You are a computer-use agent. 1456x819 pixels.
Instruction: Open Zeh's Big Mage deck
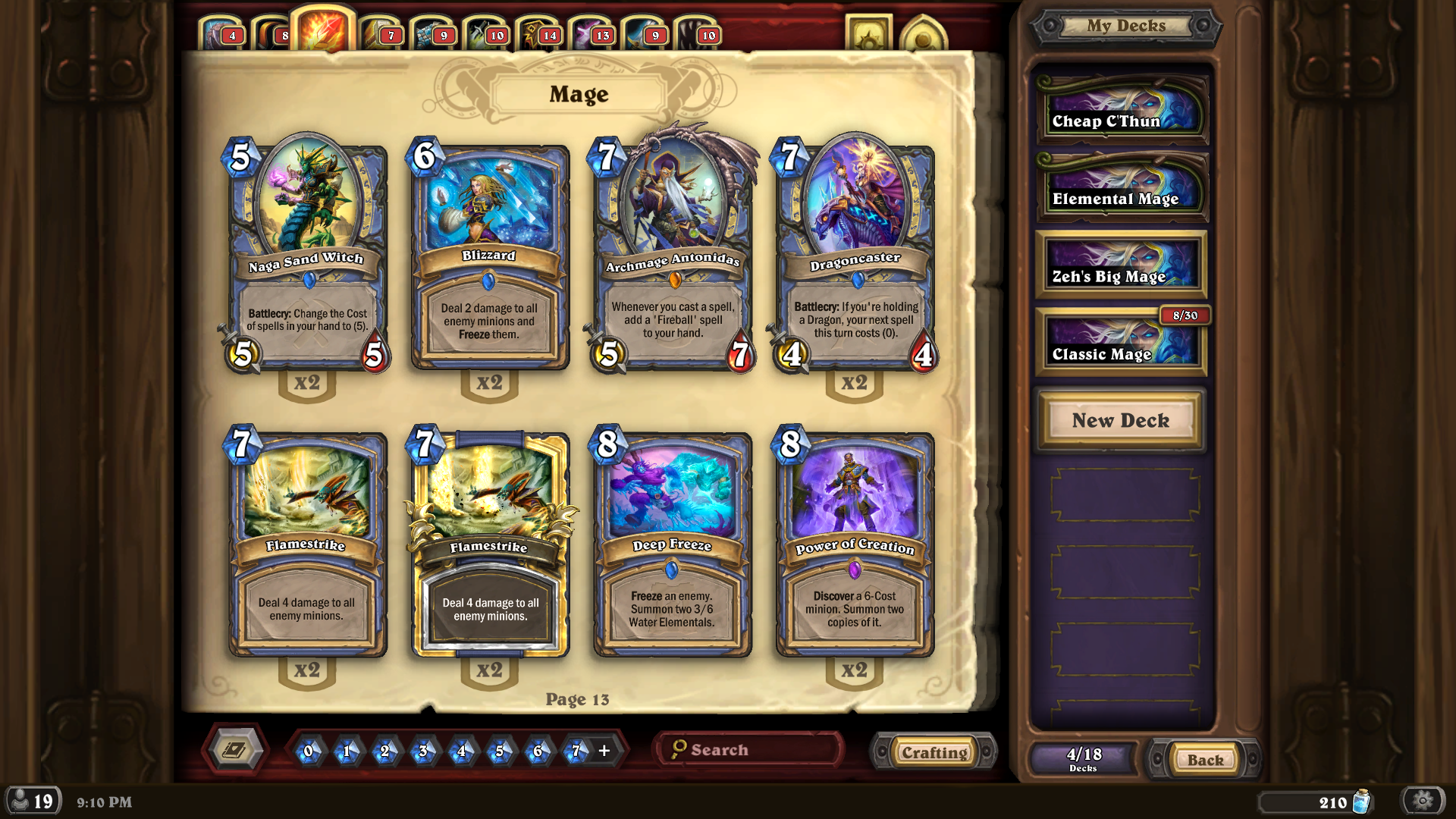(1121, 266)
